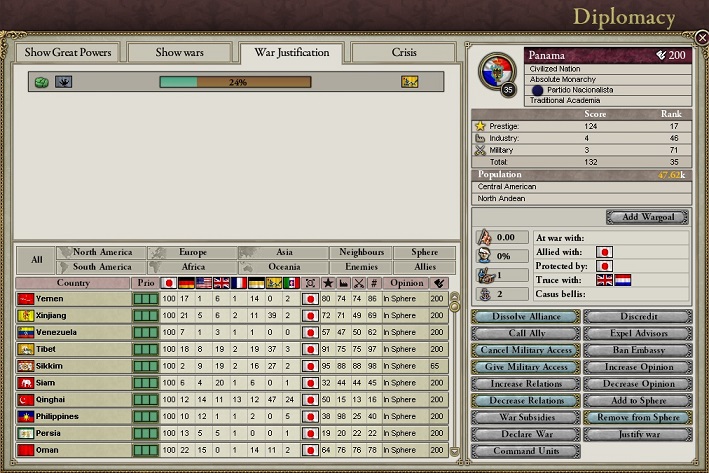Open the Show wars tab
The image size is (709, 473).
(178, 52)
